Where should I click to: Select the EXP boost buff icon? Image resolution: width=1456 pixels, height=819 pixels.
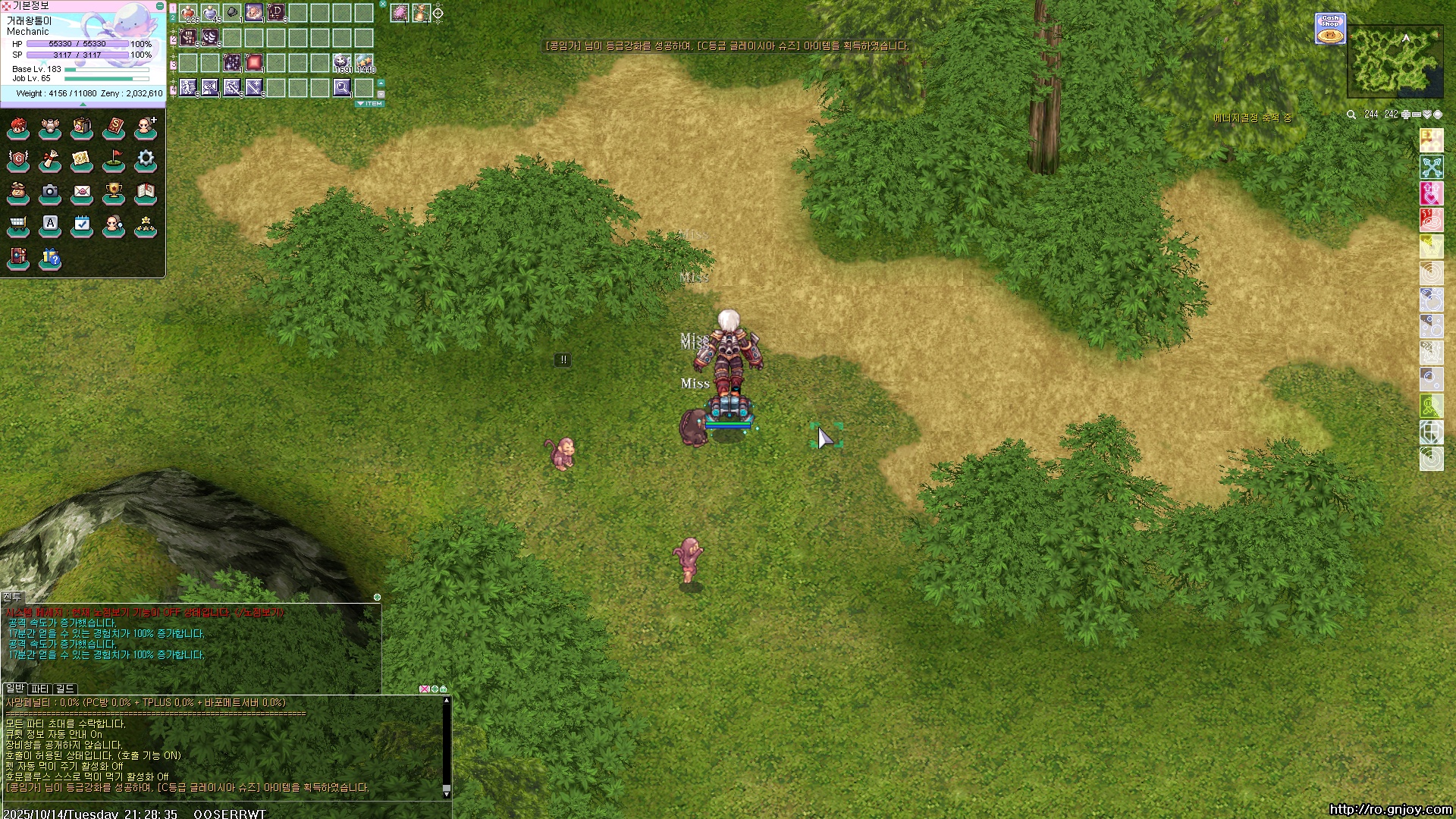[1431, 140]
